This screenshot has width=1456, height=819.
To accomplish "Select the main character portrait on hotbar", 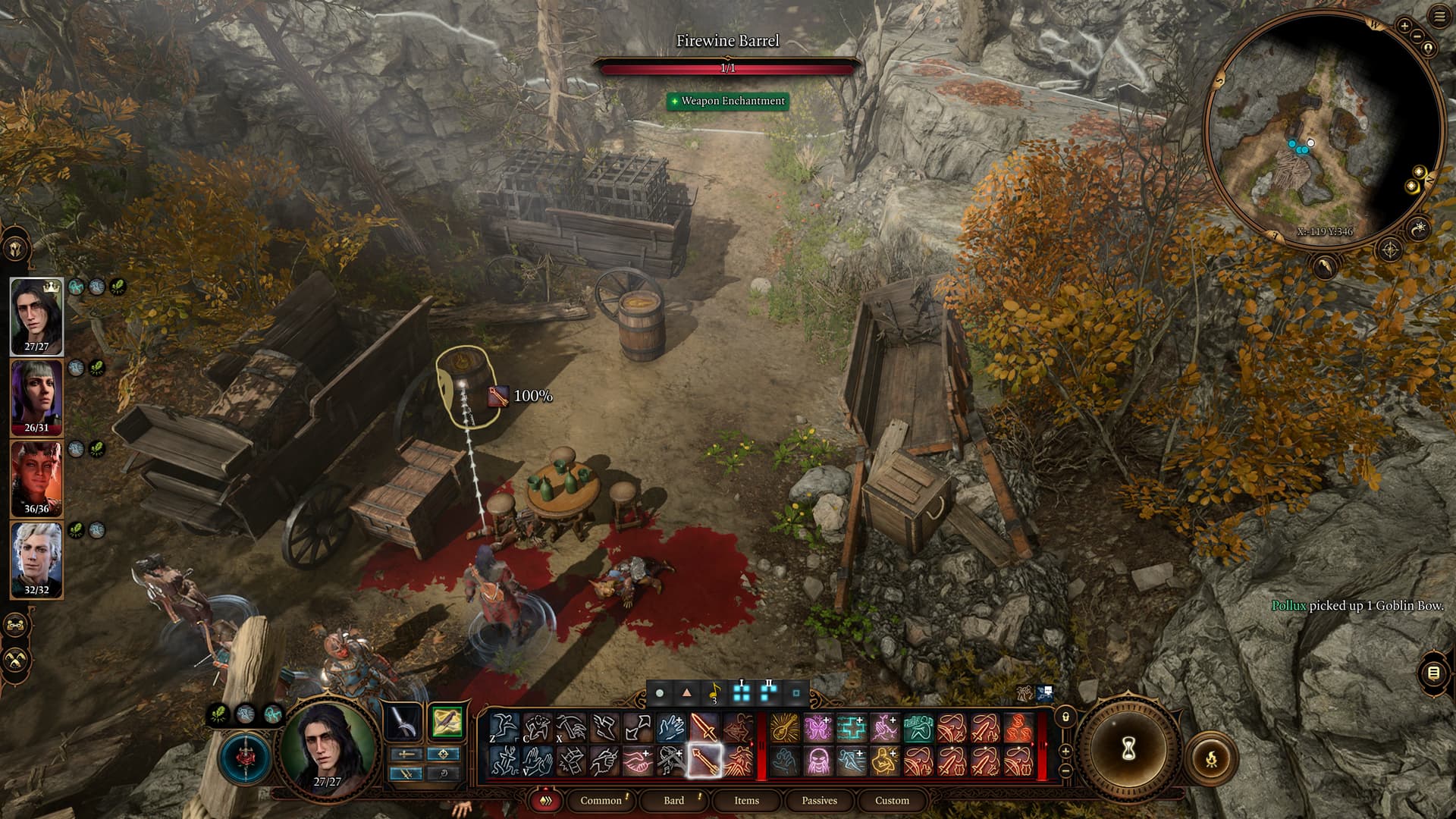I will pyautogui.click(x=328, y=745).
